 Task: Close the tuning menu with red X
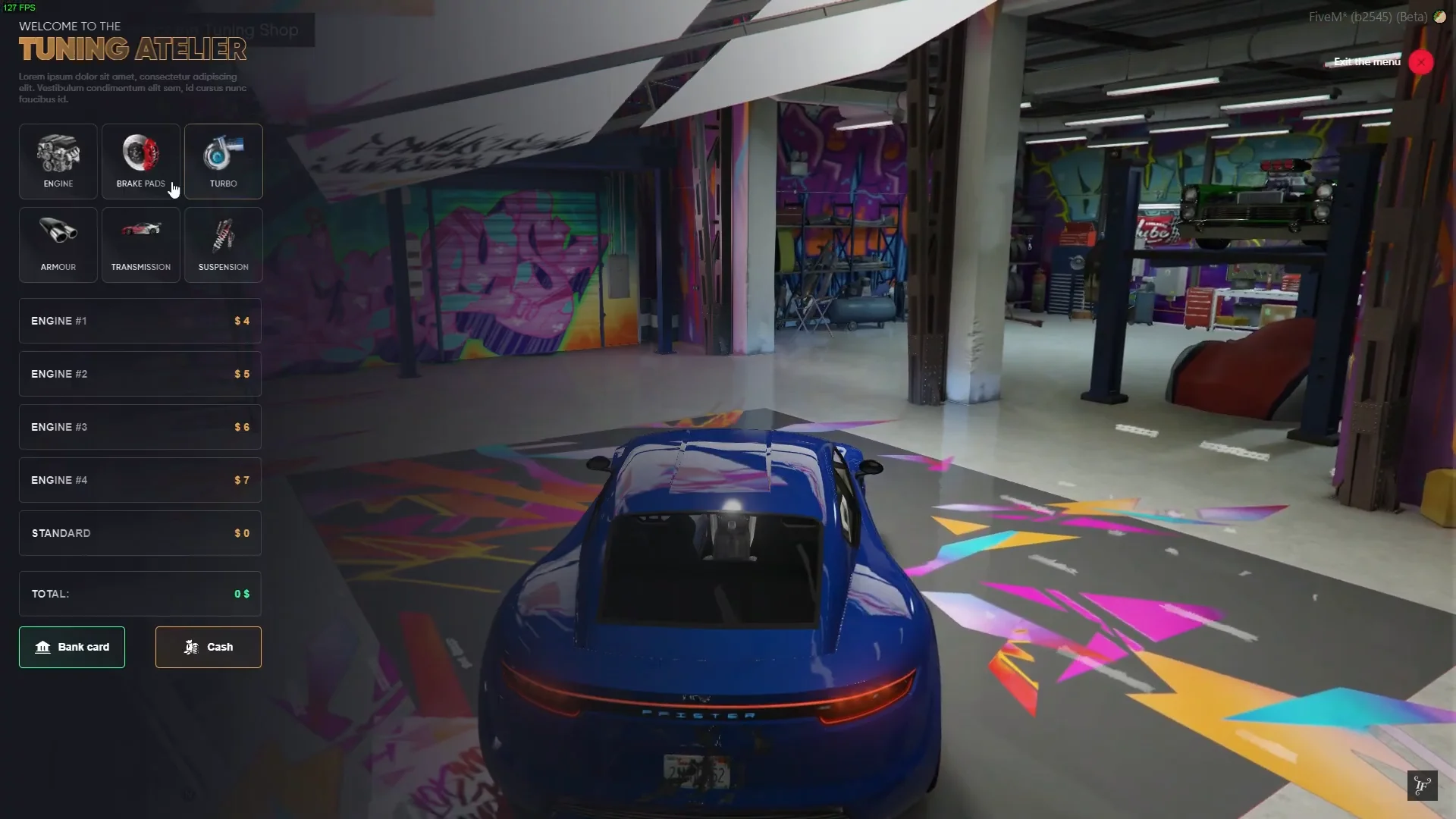[x=1421, y=62]
